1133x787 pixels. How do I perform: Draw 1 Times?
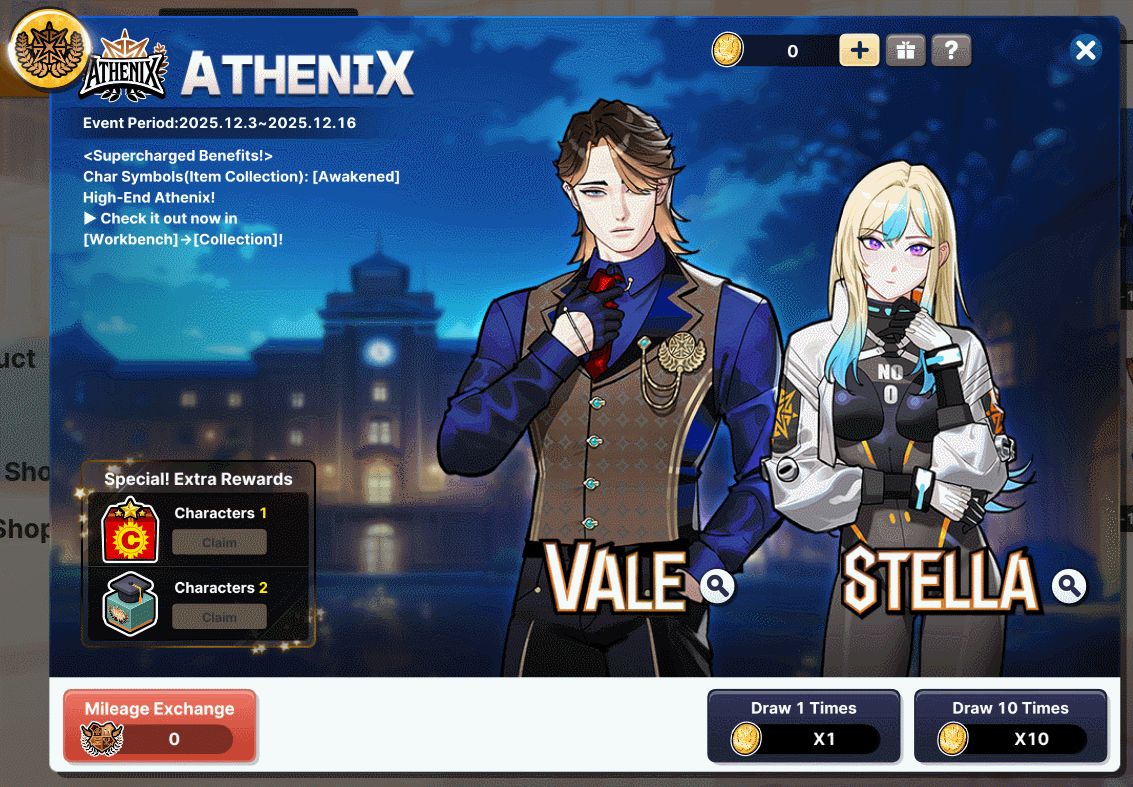click(804, 726)
